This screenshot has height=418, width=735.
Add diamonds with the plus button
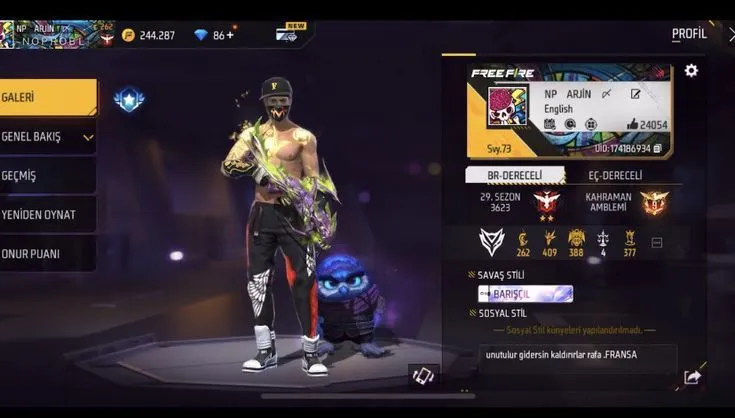click(231, 35)
